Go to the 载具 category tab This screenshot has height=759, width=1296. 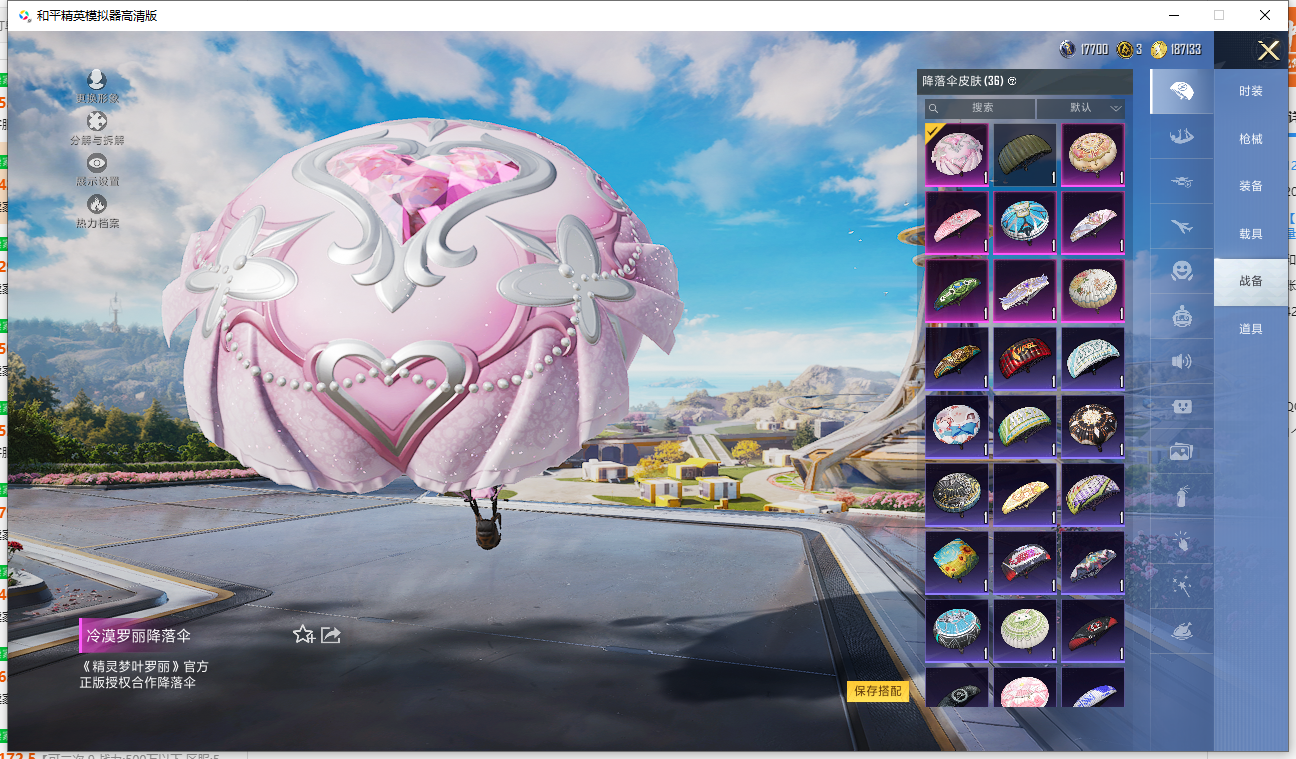(1250, 234)
